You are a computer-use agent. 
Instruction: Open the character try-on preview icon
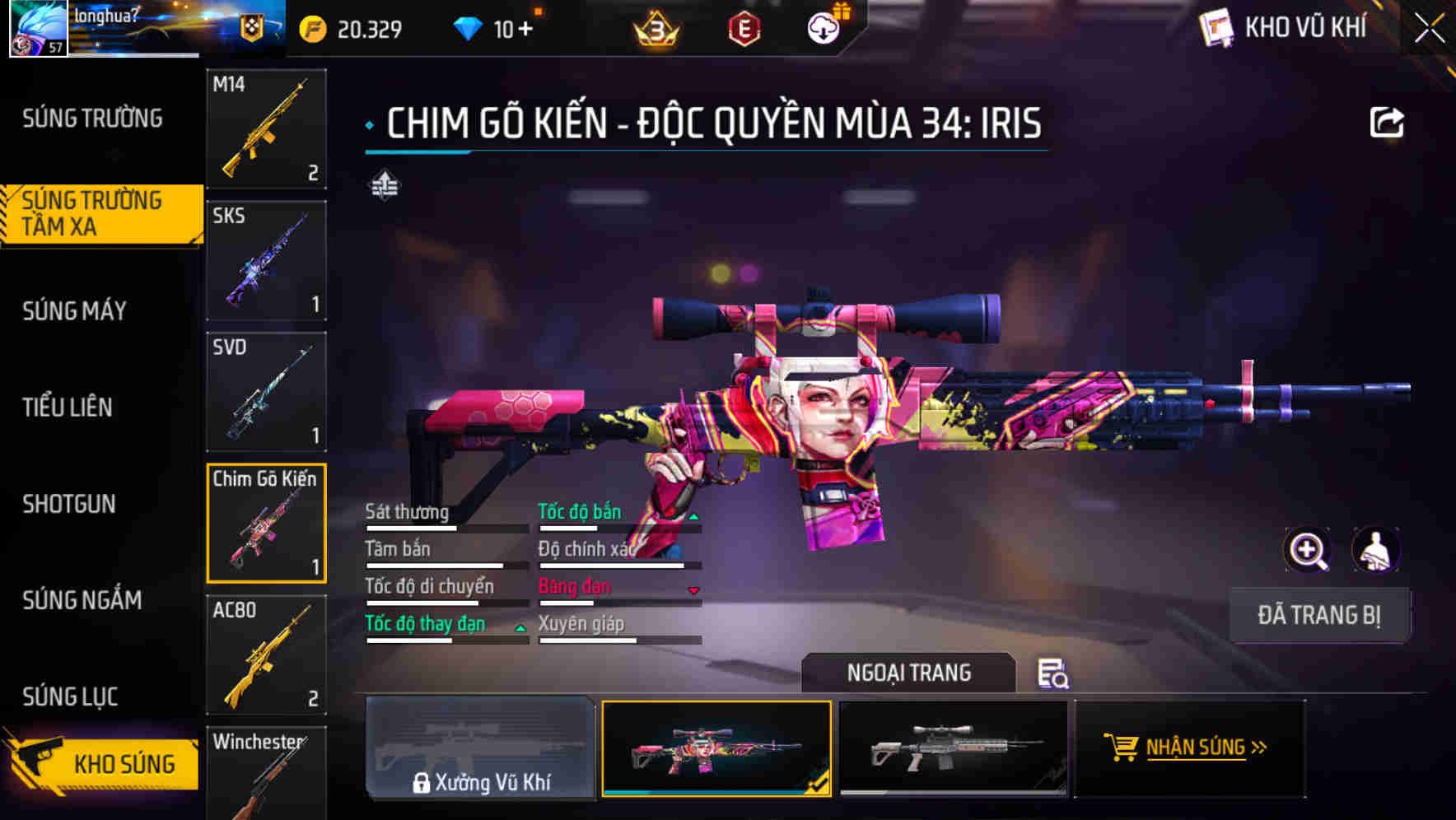coord(1377,550)
